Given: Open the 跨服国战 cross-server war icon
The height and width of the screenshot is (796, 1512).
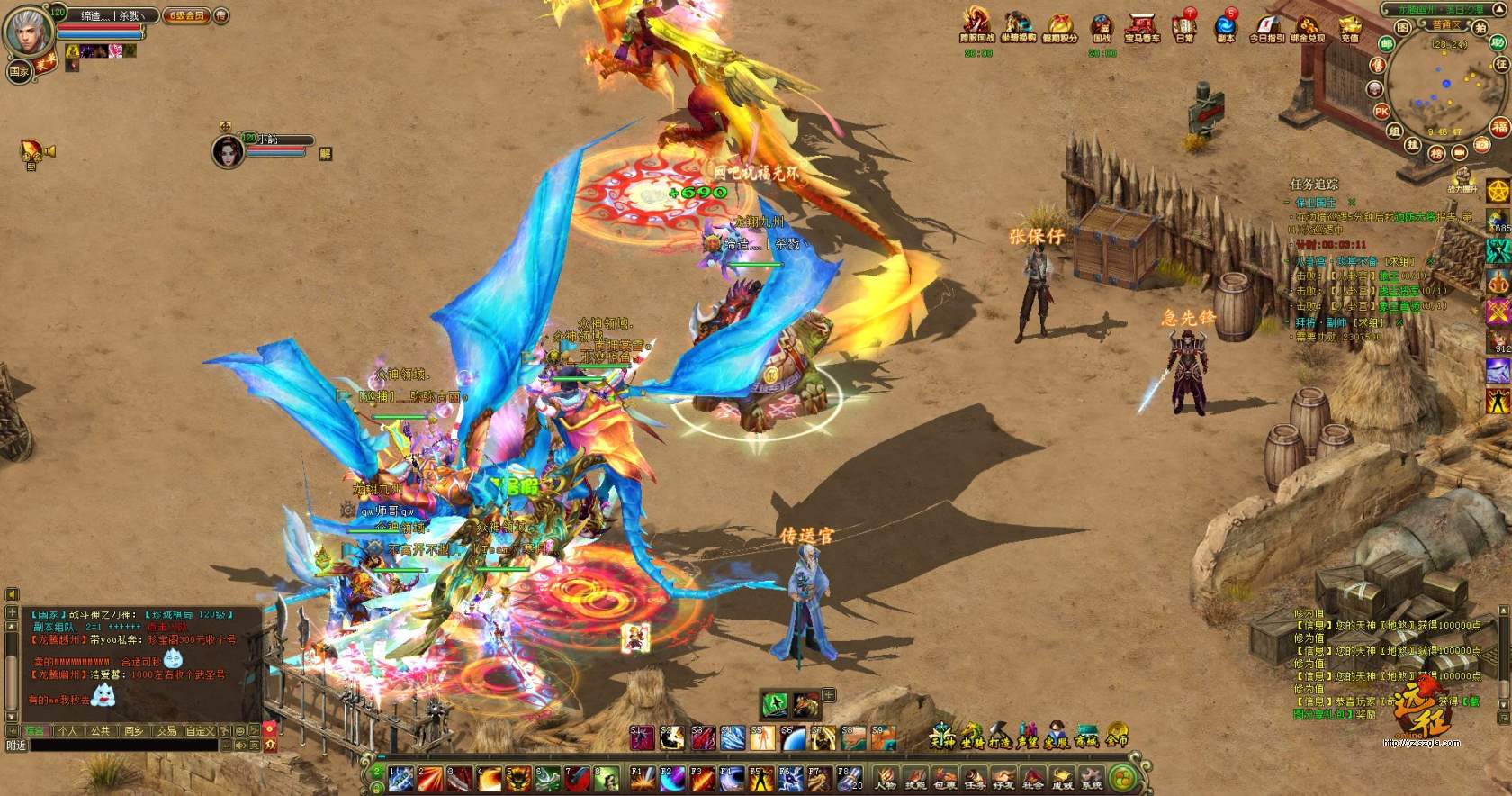Looking at the screenshot, I should pos(976,26).
